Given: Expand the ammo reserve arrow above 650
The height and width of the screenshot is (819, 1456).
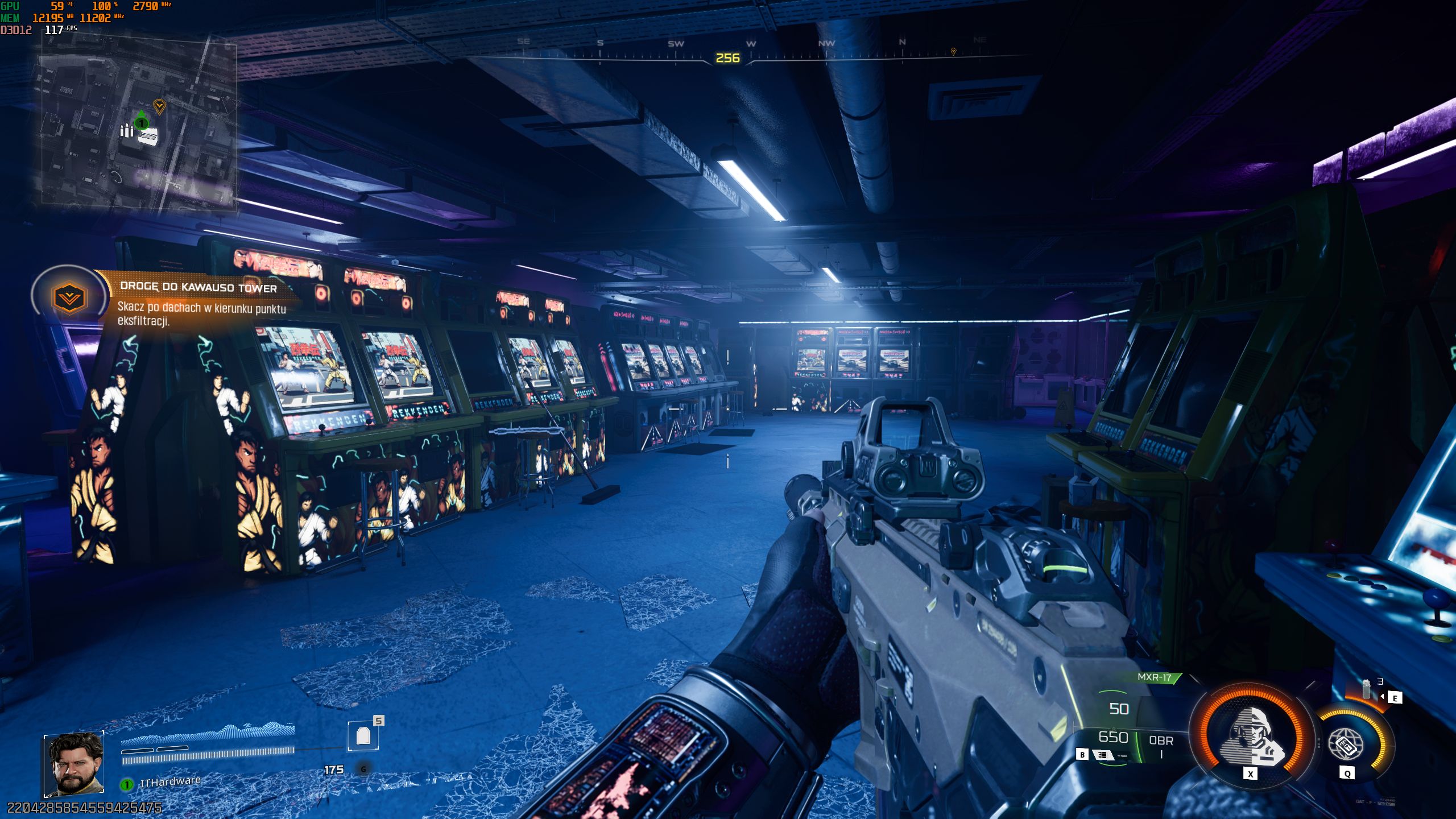Looking at the screenshot, I should [1114, 729].
